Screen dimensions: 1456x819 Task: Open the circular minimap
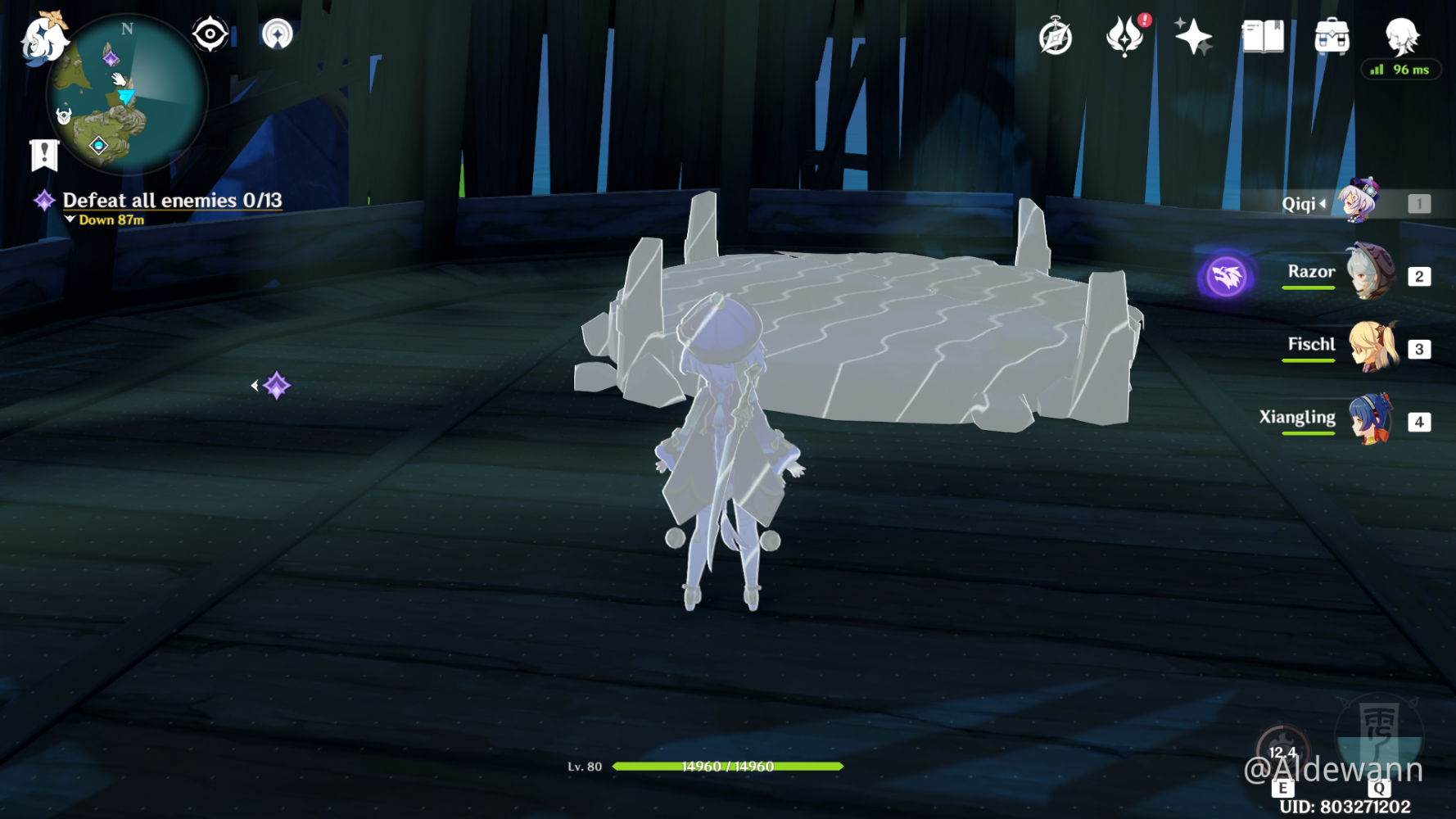pyautogui.click(x=127, y=95)
